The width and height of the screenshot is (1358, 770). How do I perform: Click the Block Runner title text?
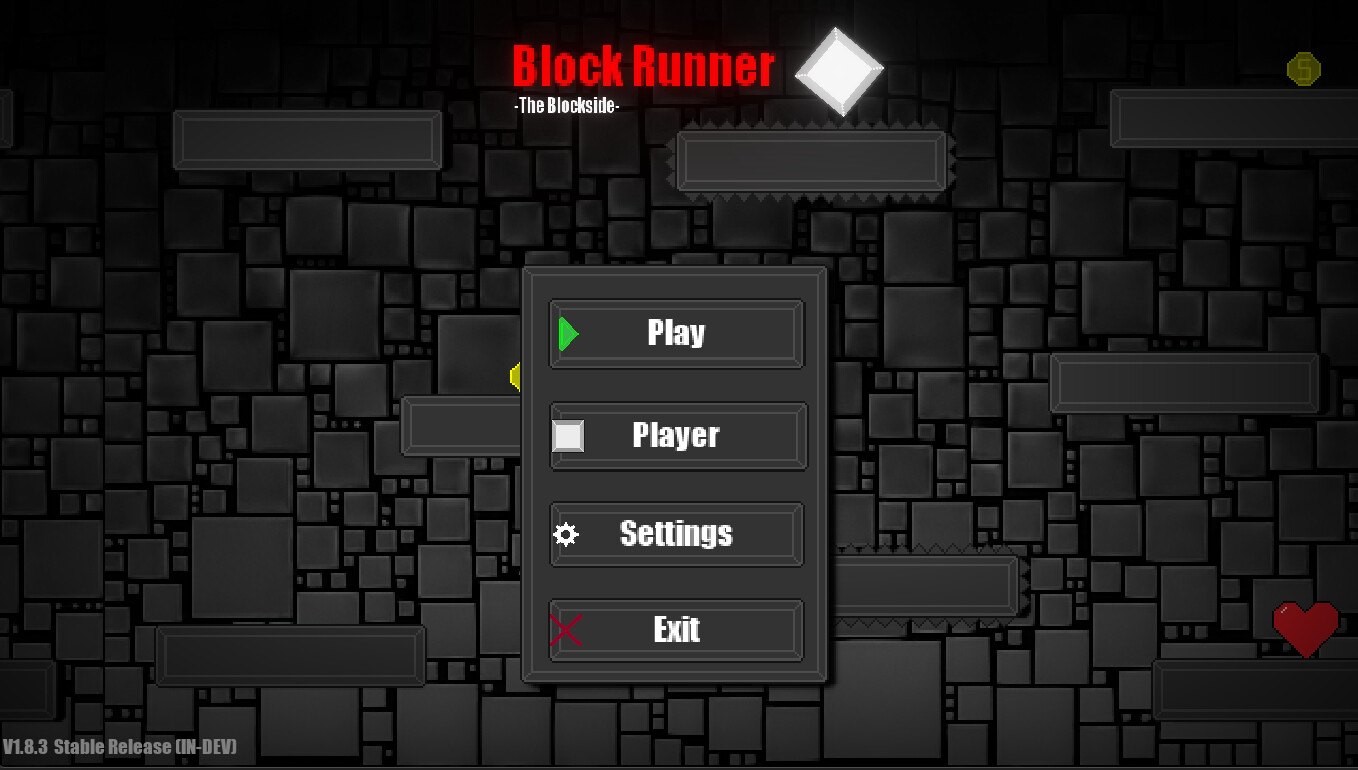(x=642, y=64)
